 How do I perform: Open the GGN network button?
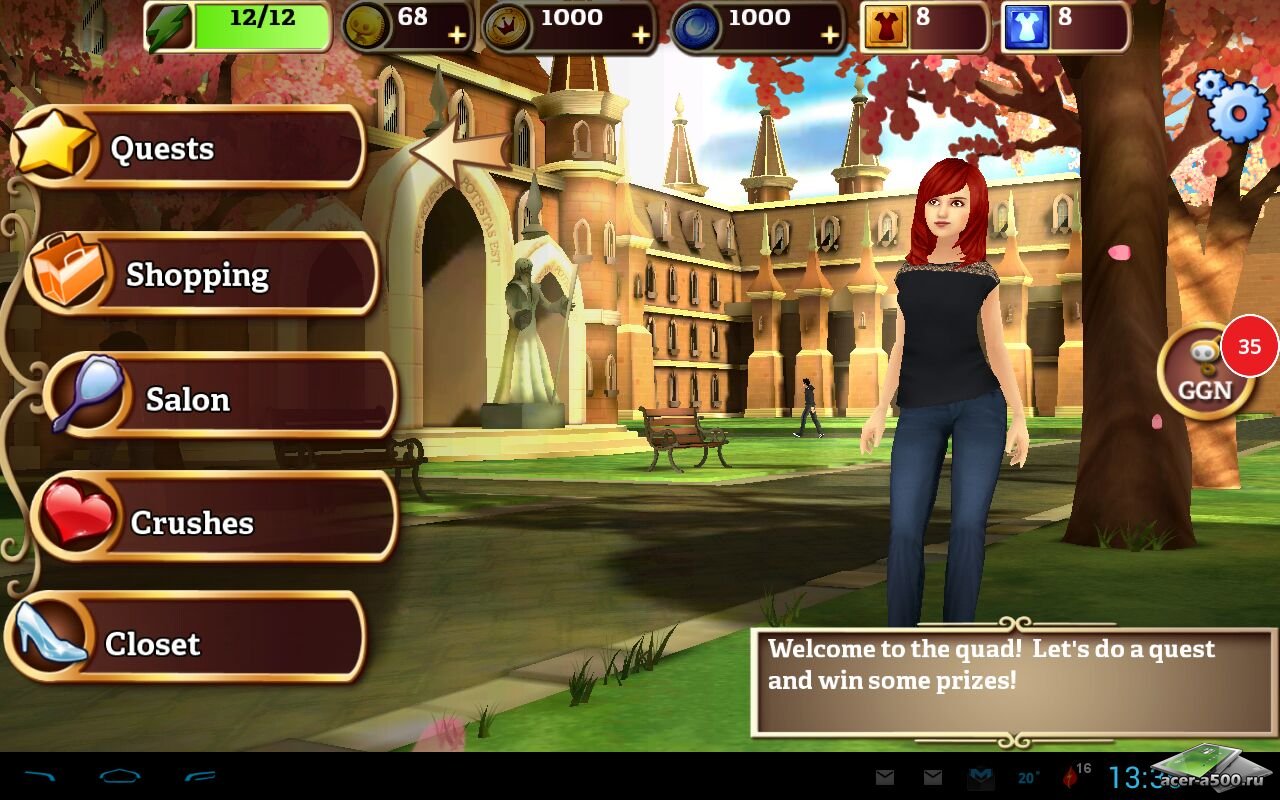coord(1205,373)
